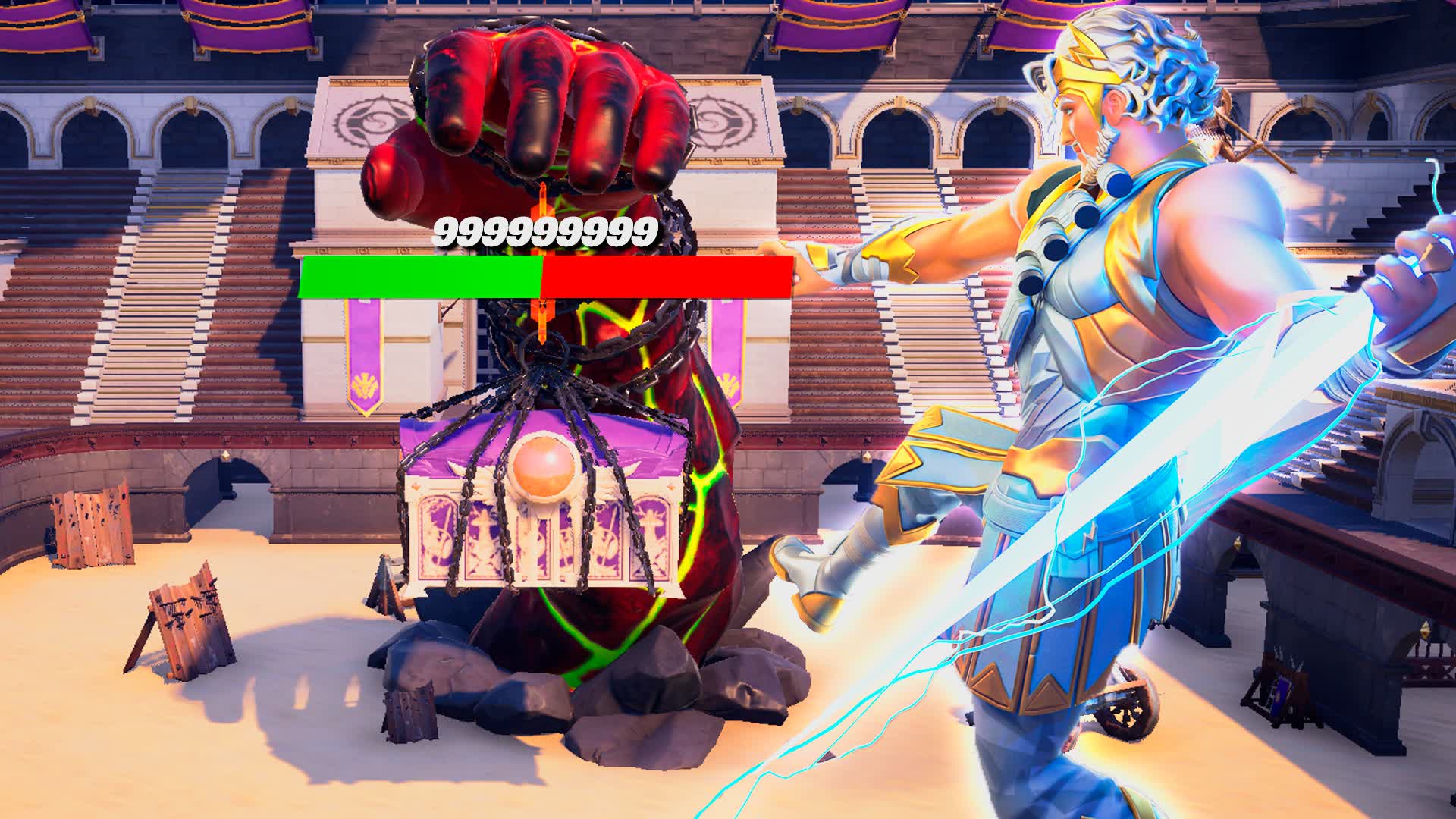Click the 999999999 damage number
Screen dimensions: 1456x819
[x=542, y=231]
